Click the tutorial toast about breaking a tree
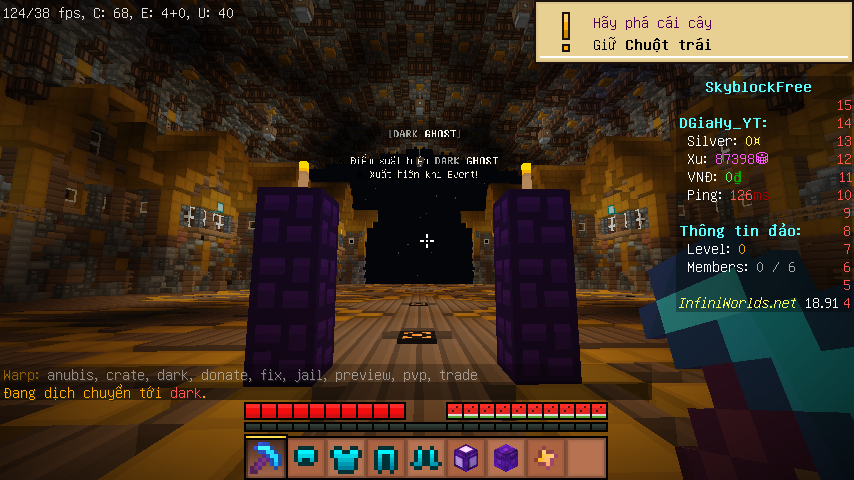This screenshot has width=854, height=480. click(694, 33)
